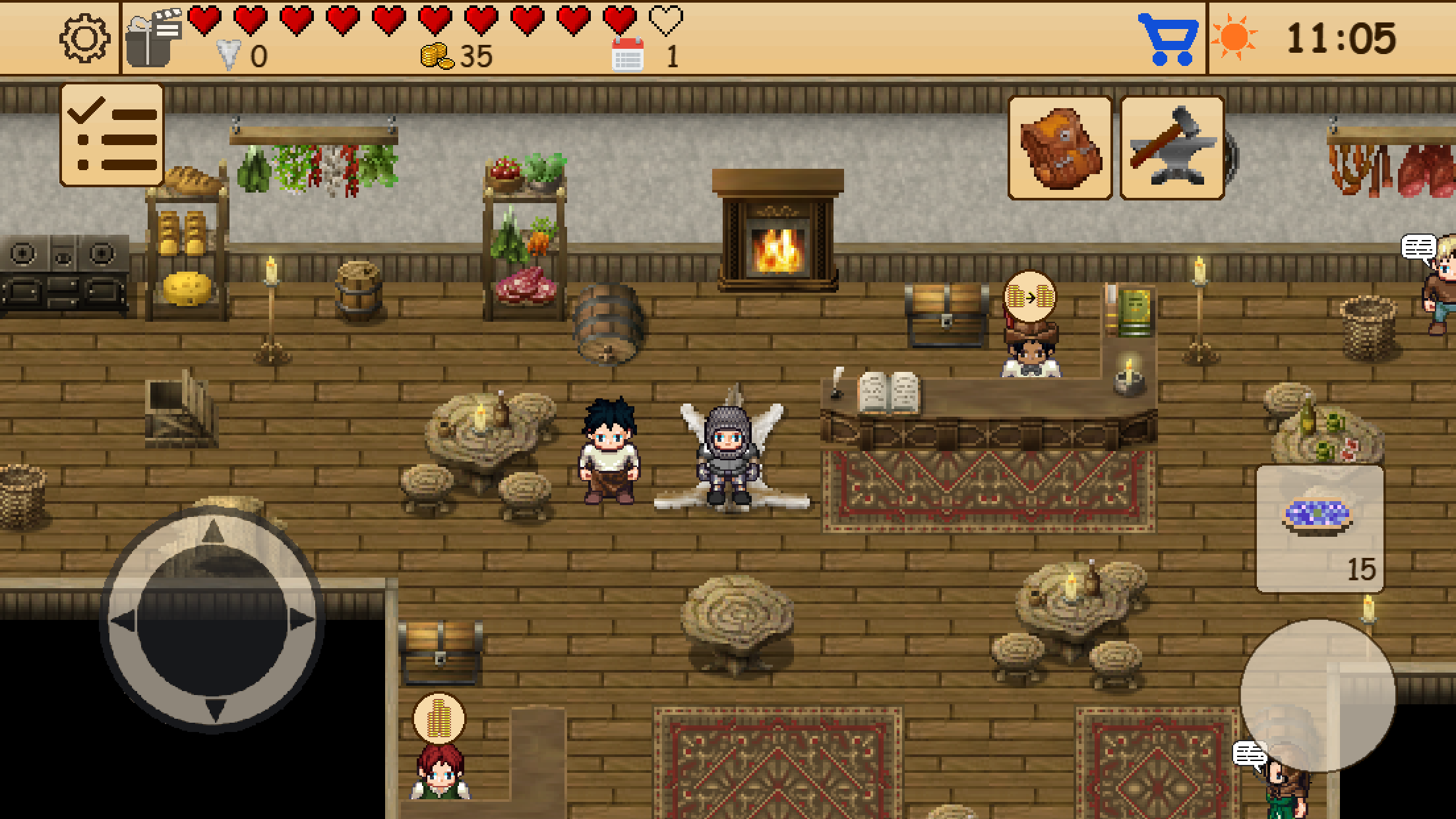Open the settings gear menu
The height and width of the screenshot is (819, 1456).
point(86,40)
